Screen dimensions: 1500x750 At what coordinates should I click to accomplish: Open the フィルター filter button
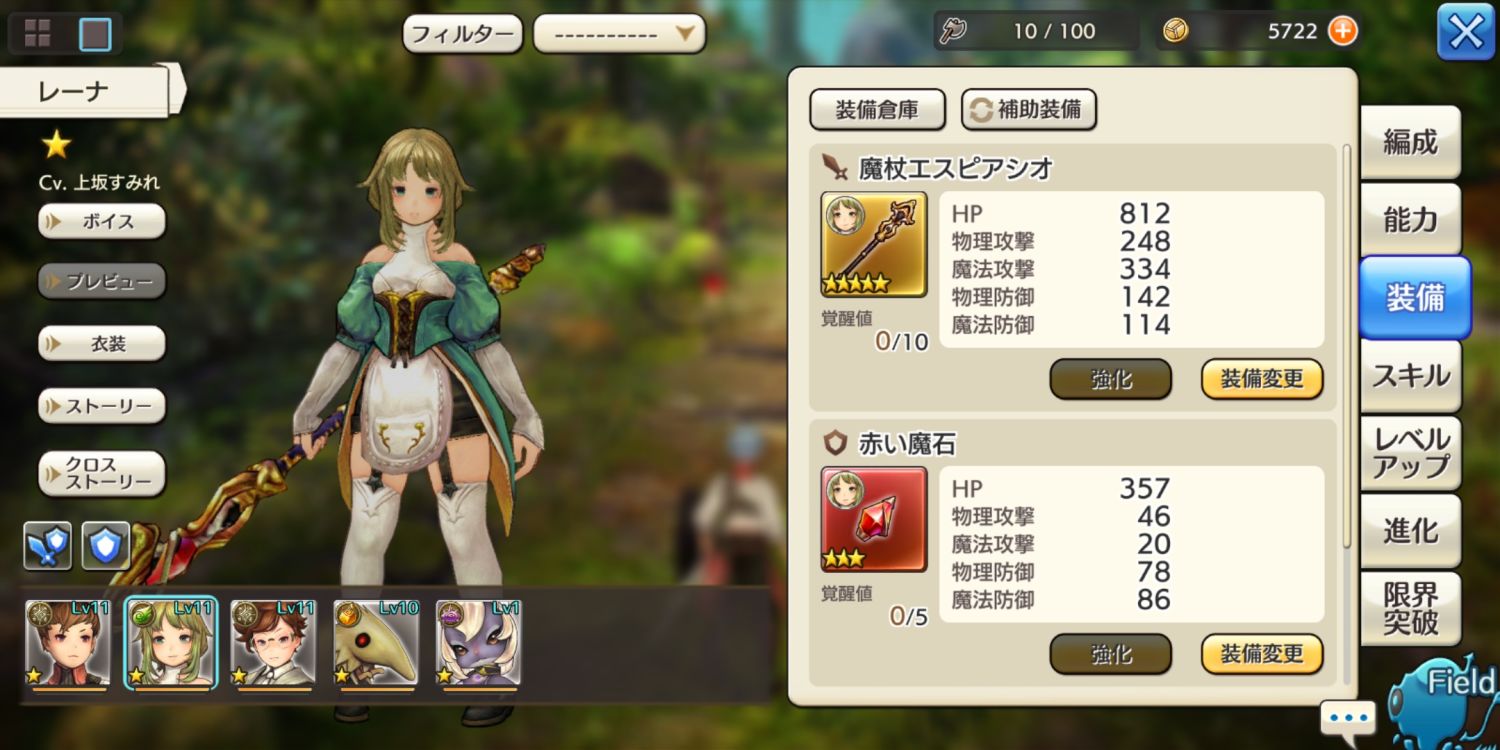(x=462, y=34)
